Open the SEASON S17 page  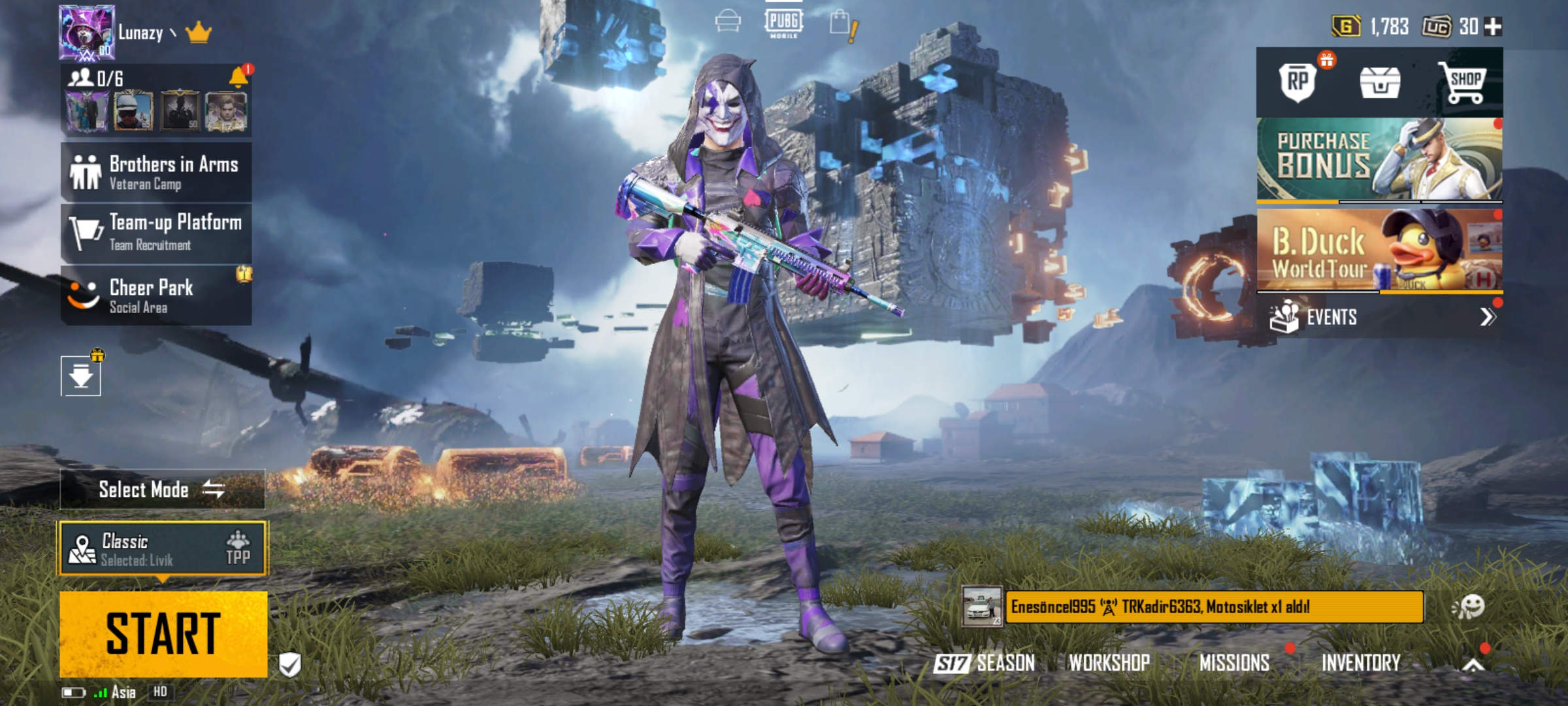[x=985, y=663]
